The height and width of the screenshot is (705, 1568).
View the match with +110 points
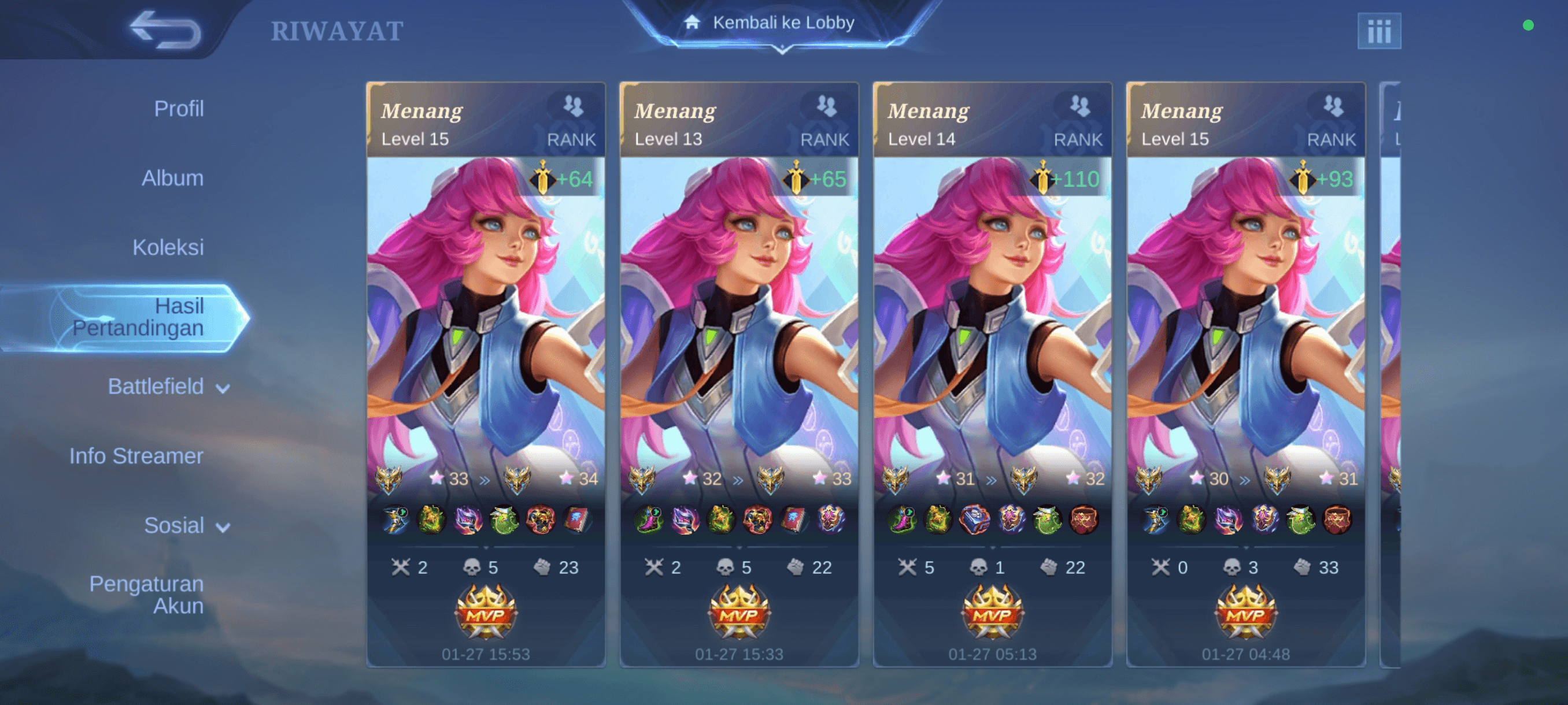coord(992,374)
